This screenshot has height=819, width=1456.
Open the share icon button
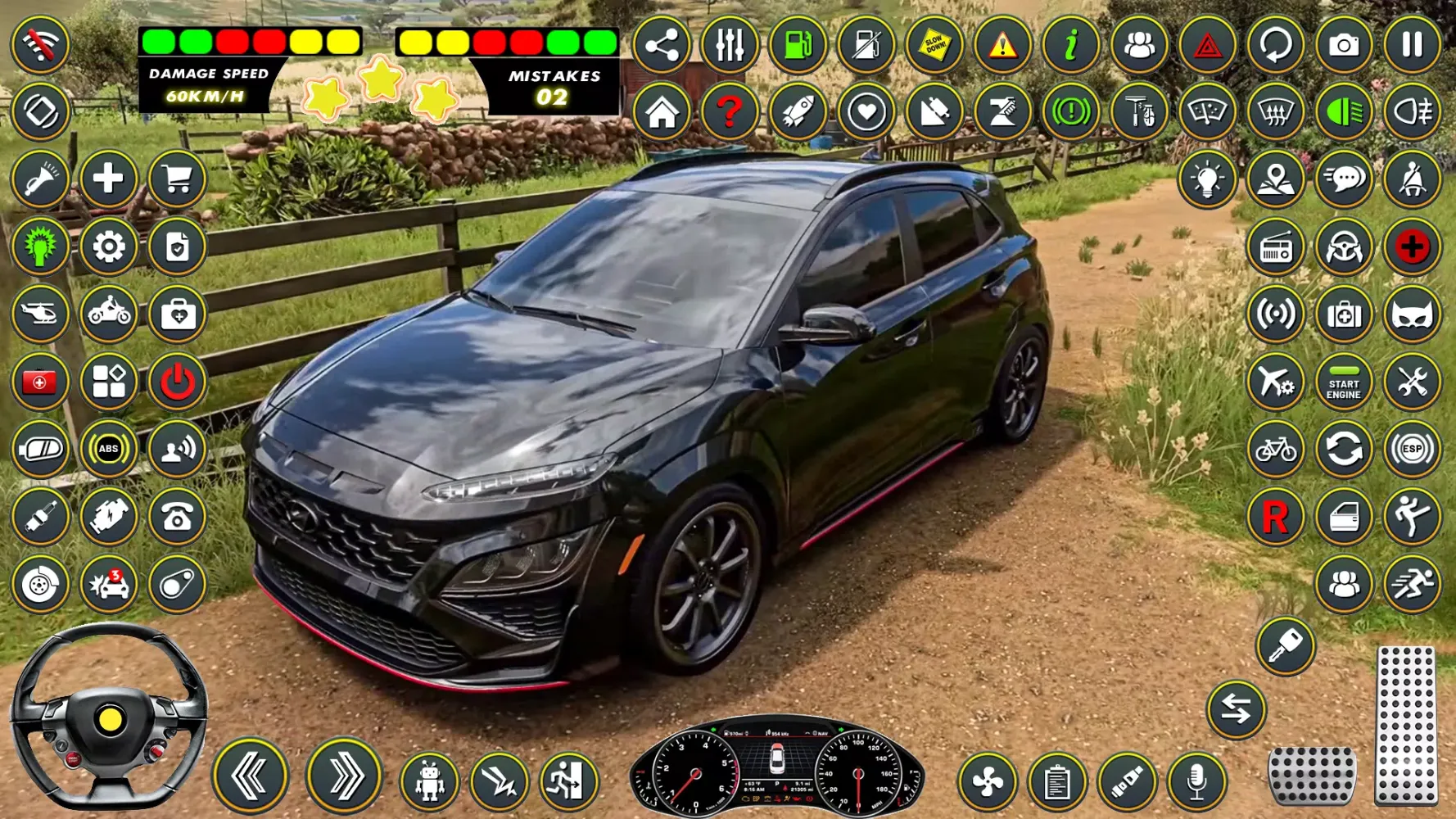point(662,45)
